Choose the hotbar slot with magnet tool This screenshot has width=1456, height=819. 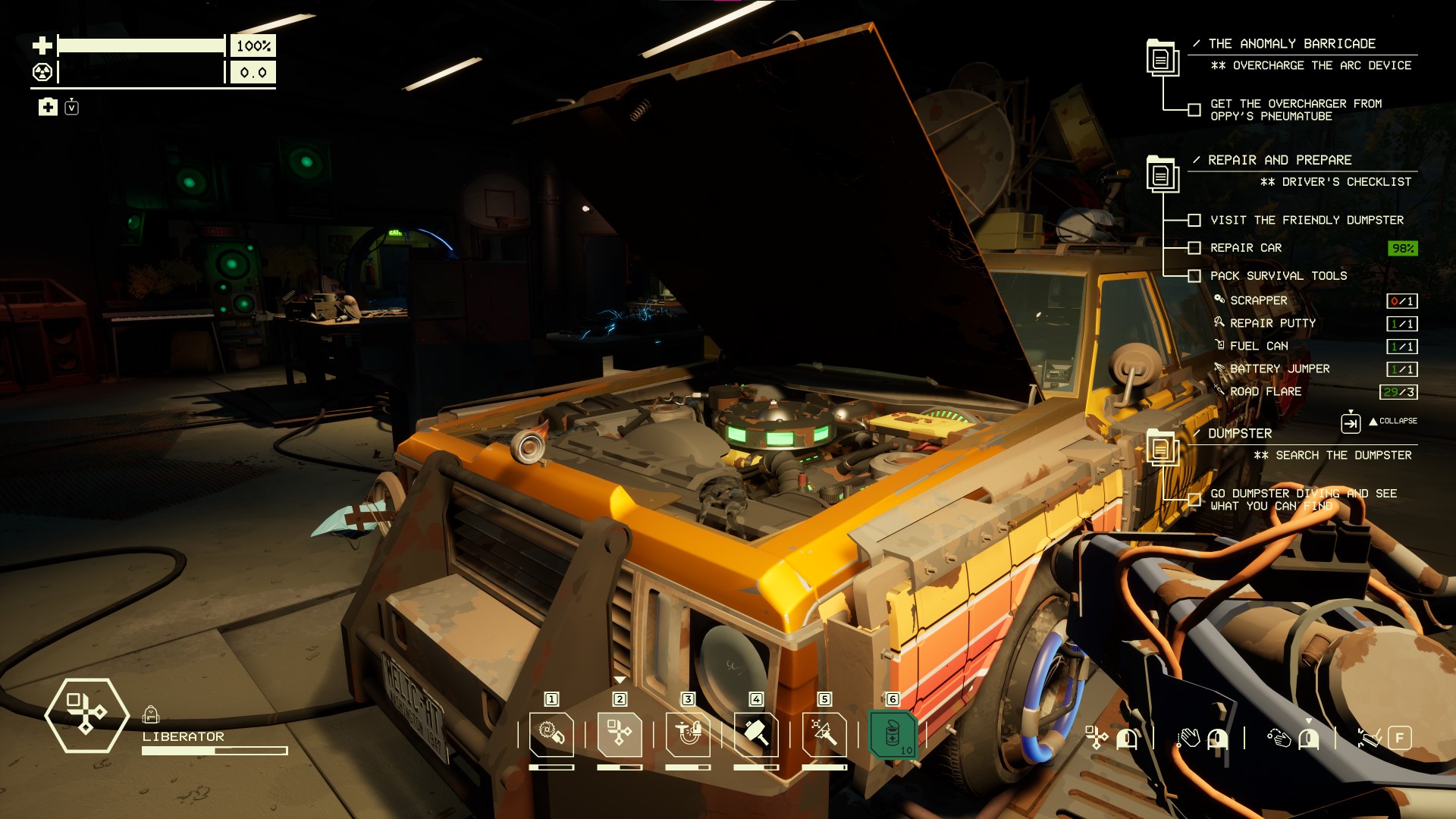click(688, 734)
